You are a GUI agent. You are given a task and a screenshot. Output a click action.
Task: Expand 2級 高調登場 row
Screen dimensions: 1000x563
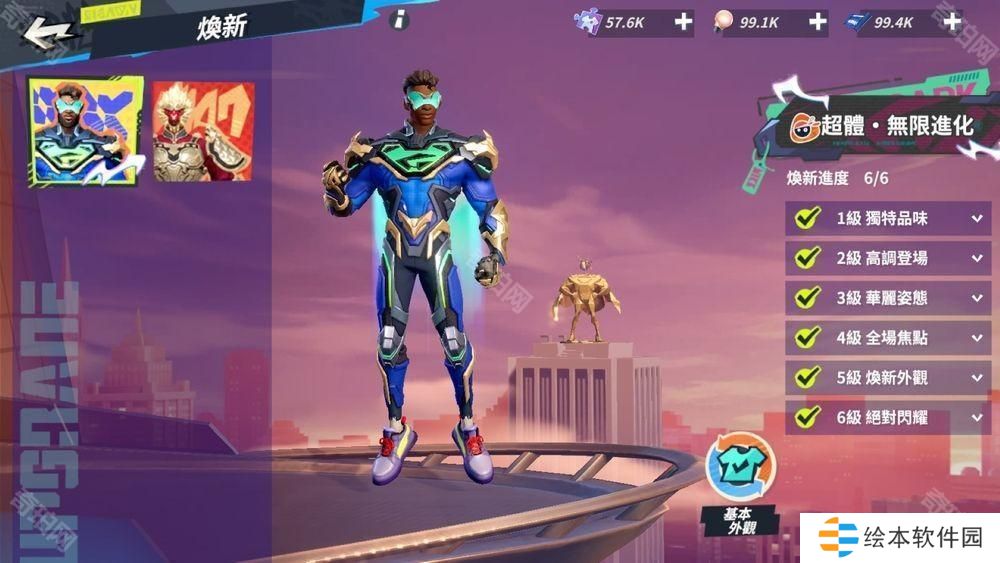(976, 258)
